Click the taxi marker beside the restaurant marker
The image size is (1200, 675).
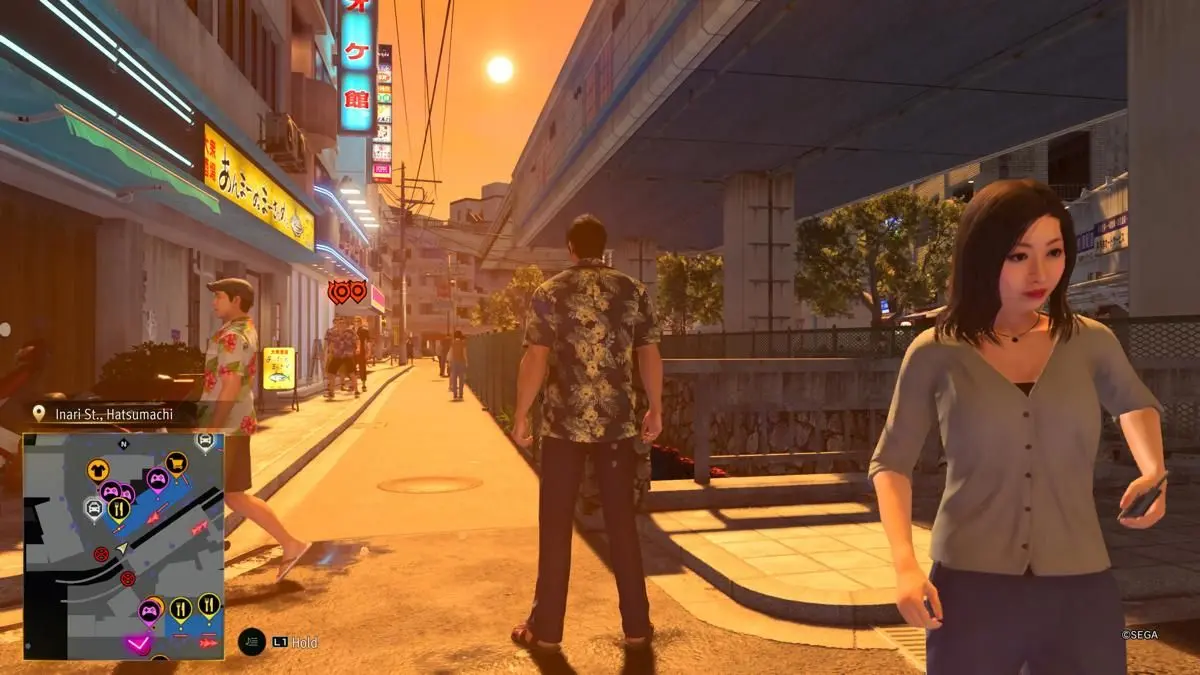tap(94, 509)
